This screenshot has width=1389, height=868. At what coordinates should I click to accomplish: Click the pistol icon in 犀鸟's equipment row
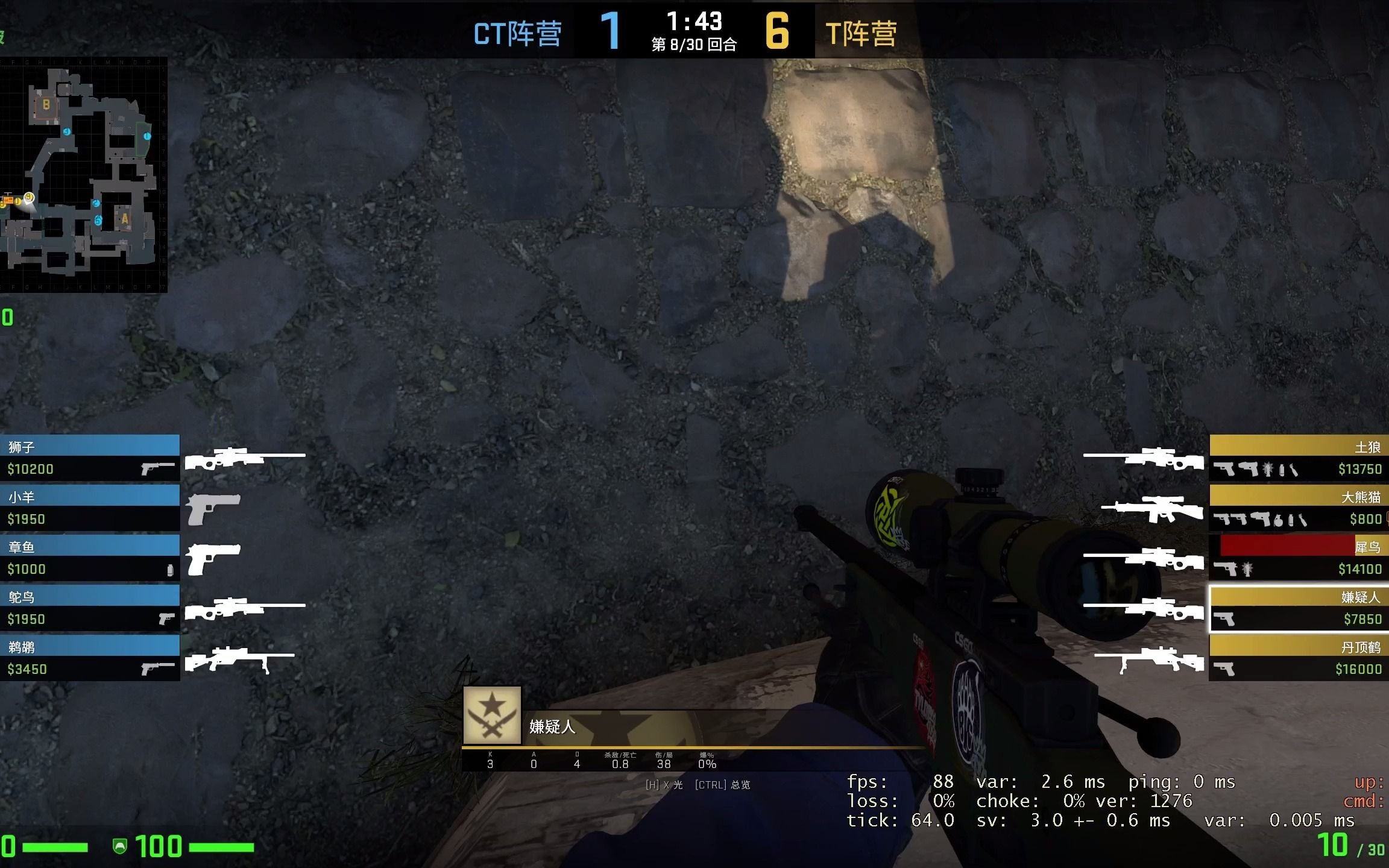point(1226,568)
